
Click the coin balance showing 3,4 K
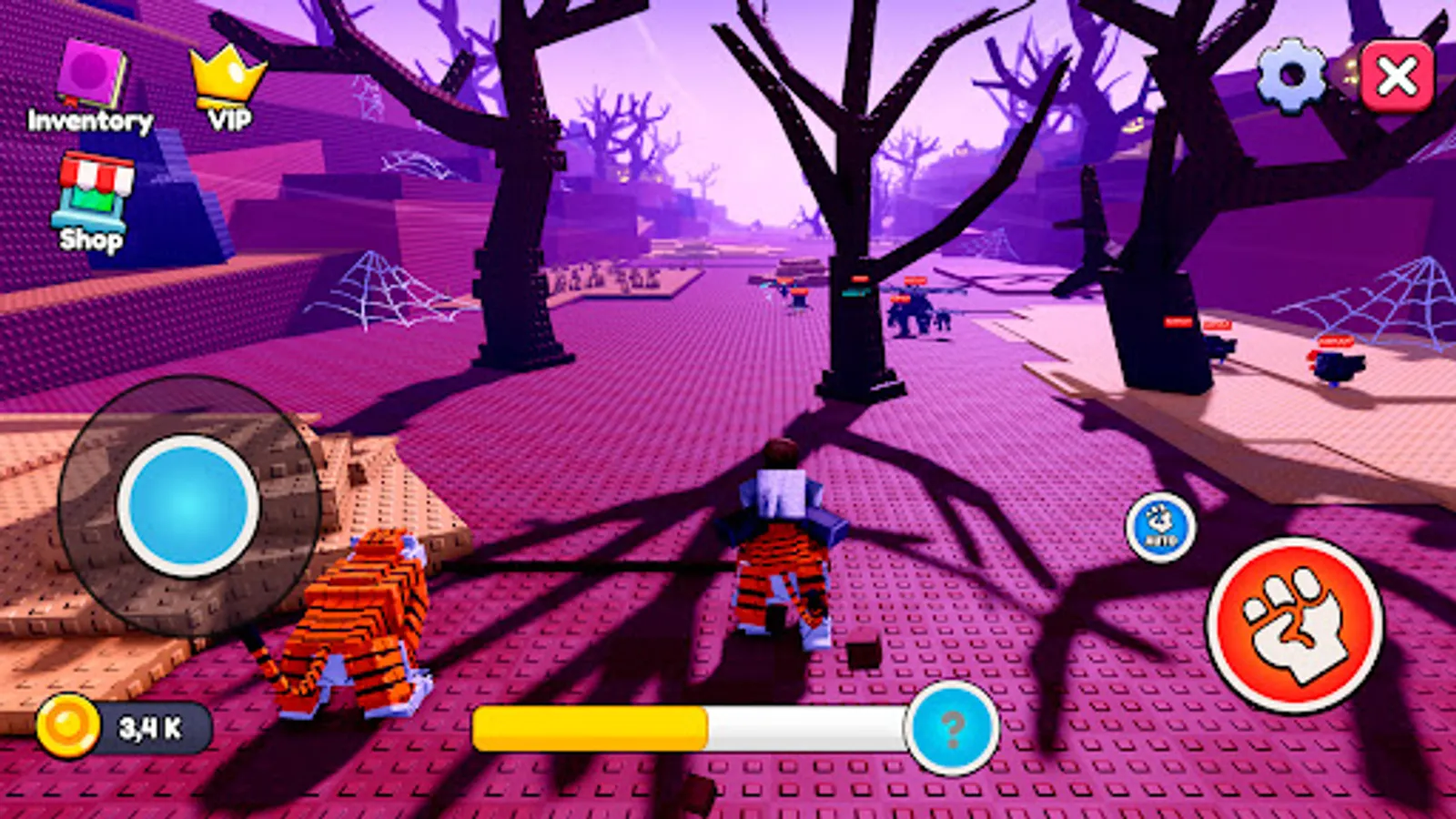point(150,725)
